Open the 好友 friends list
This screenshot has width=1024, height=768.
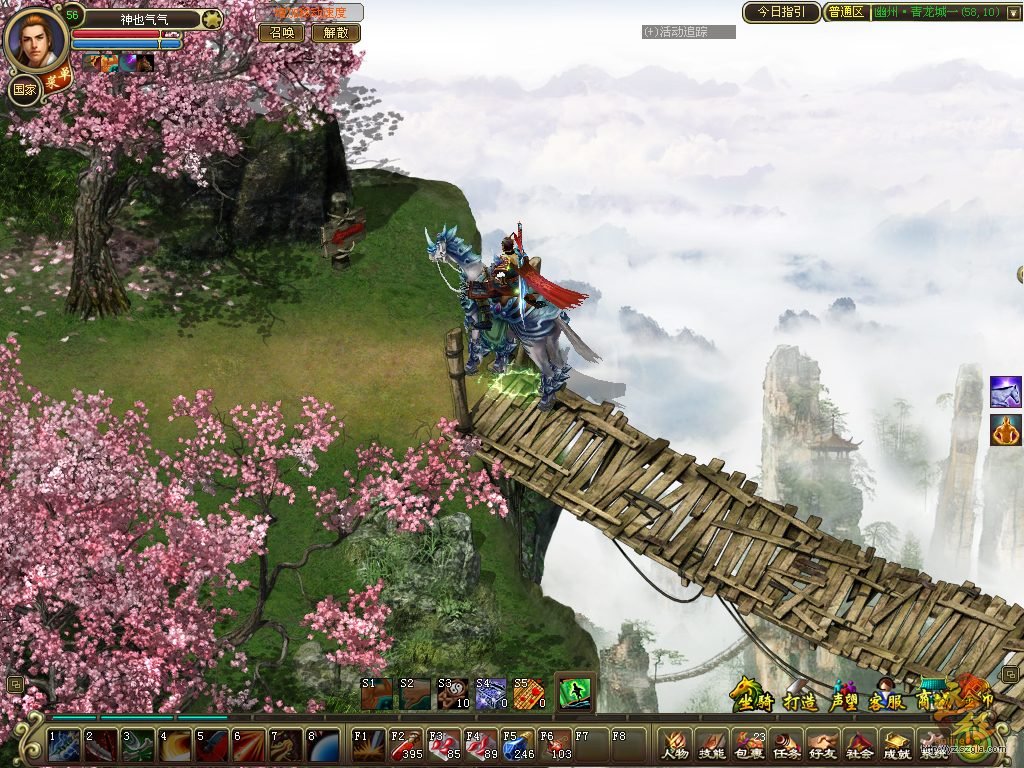[x=823, y=745]
